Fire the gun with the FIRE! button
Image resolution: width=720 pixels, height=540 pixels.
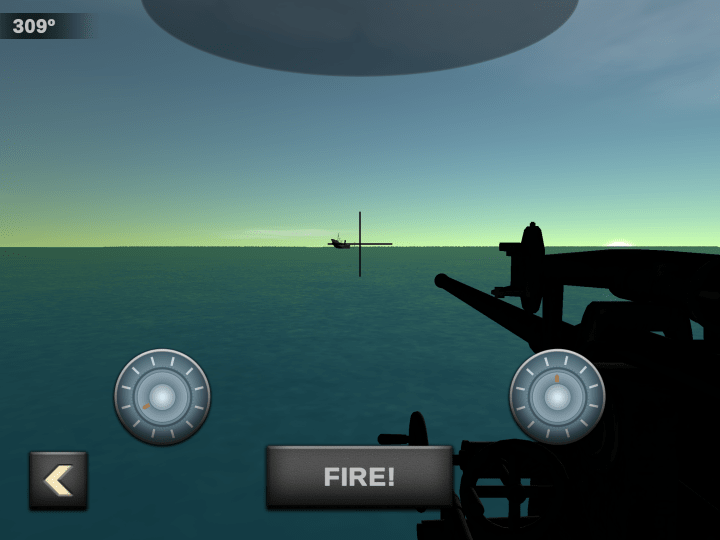tap(359, 477)
